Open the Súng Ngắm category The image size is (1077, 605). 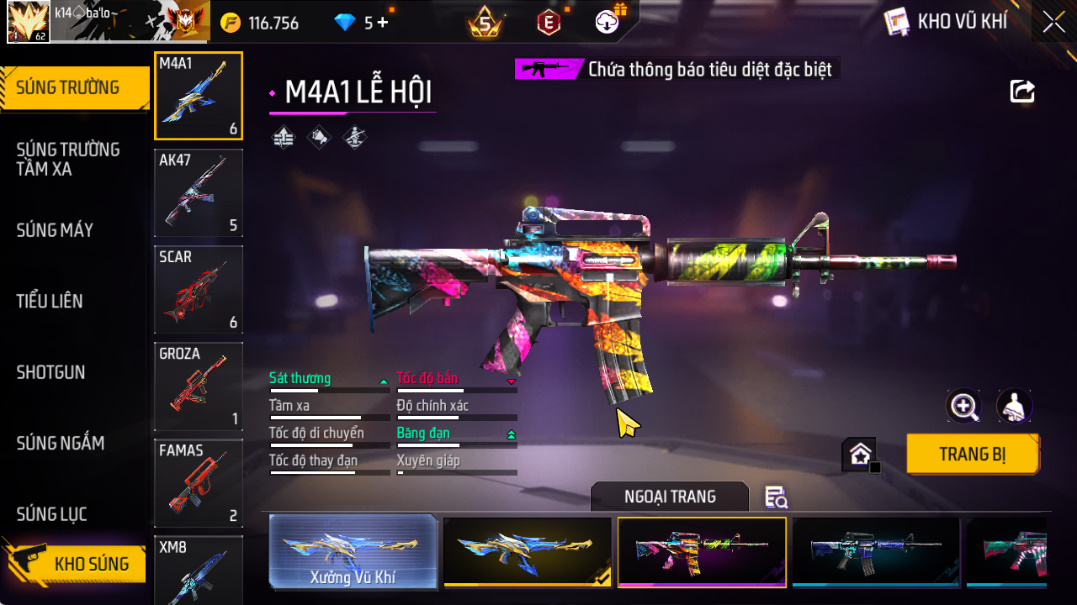pyautogui.click(x=61, y=443)
